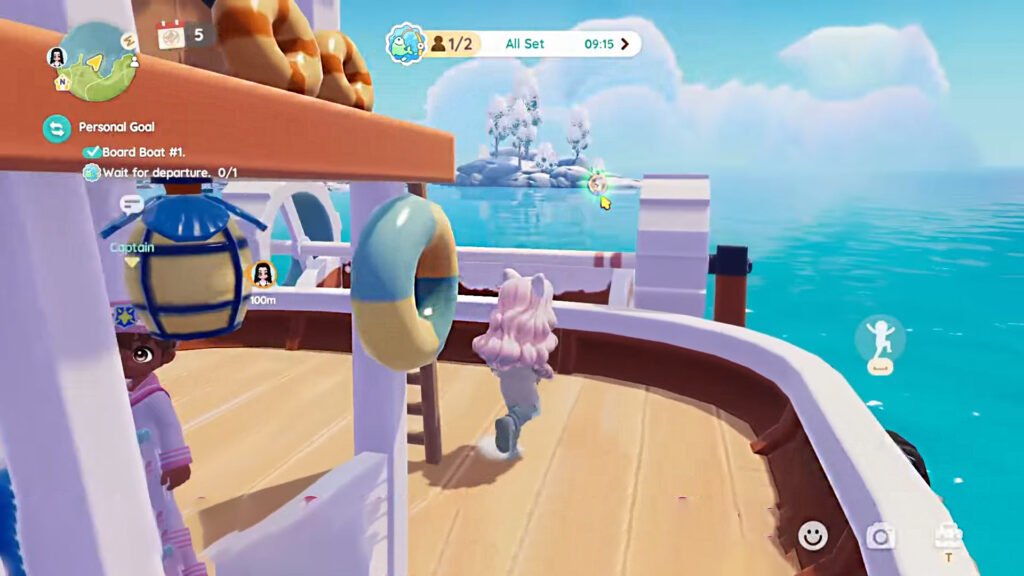Open the calendar event icon
1024x576 pixels.
coord(171,35)
